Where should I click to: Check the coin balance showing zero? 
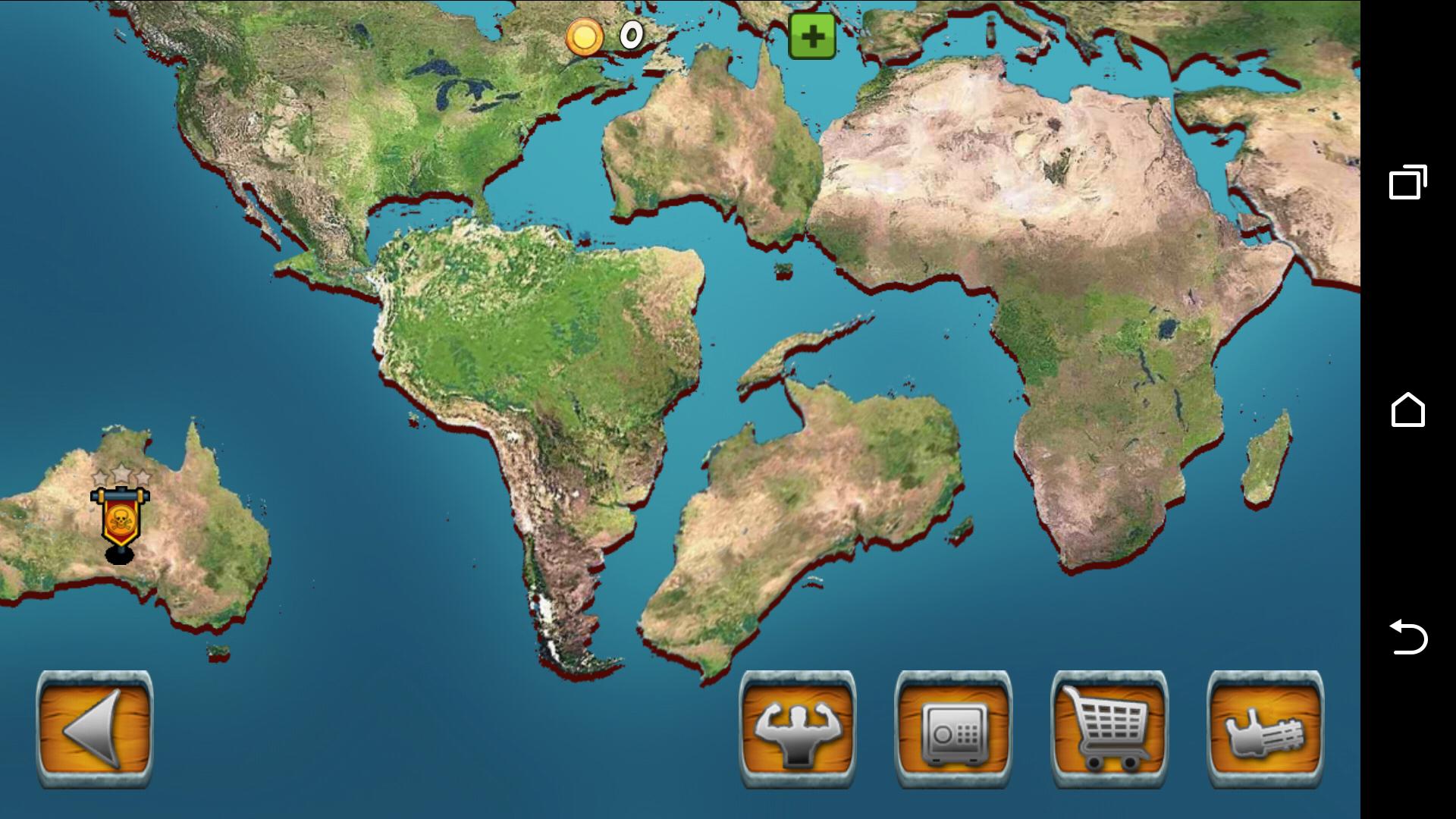[632, 36]
